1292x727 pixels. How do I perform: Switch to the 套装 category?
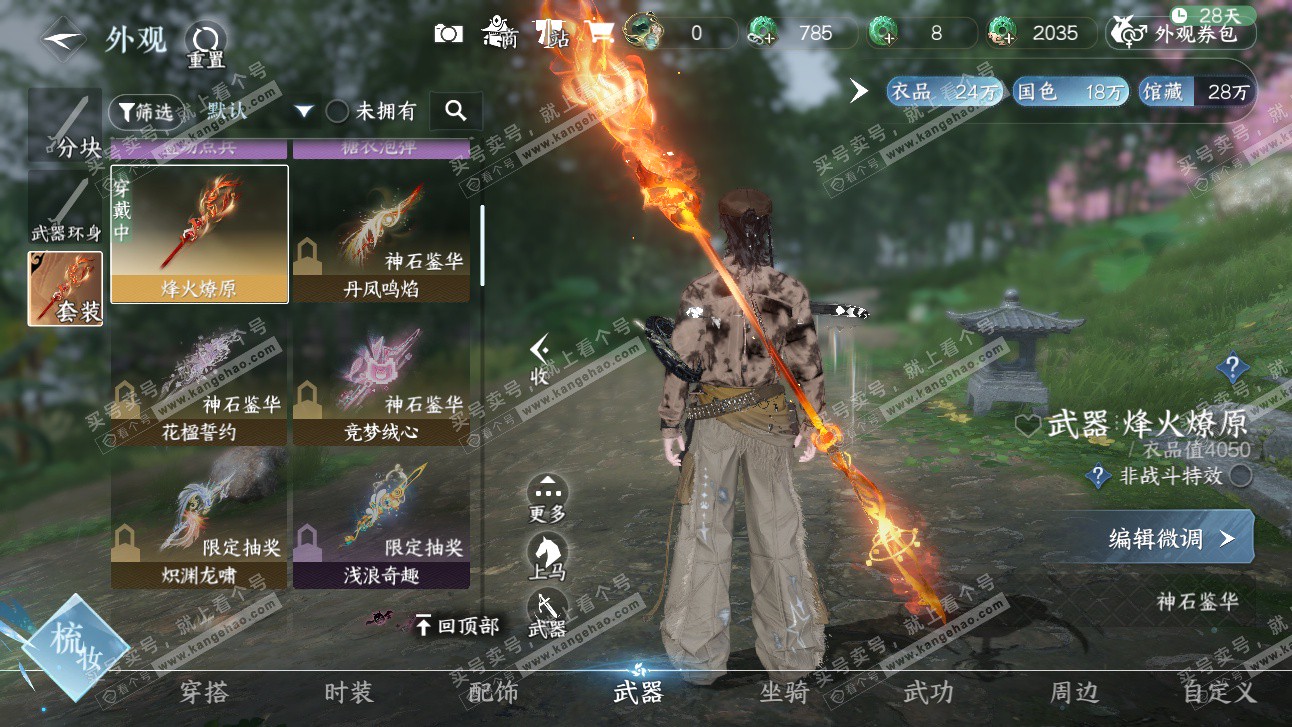coord(65,289)
